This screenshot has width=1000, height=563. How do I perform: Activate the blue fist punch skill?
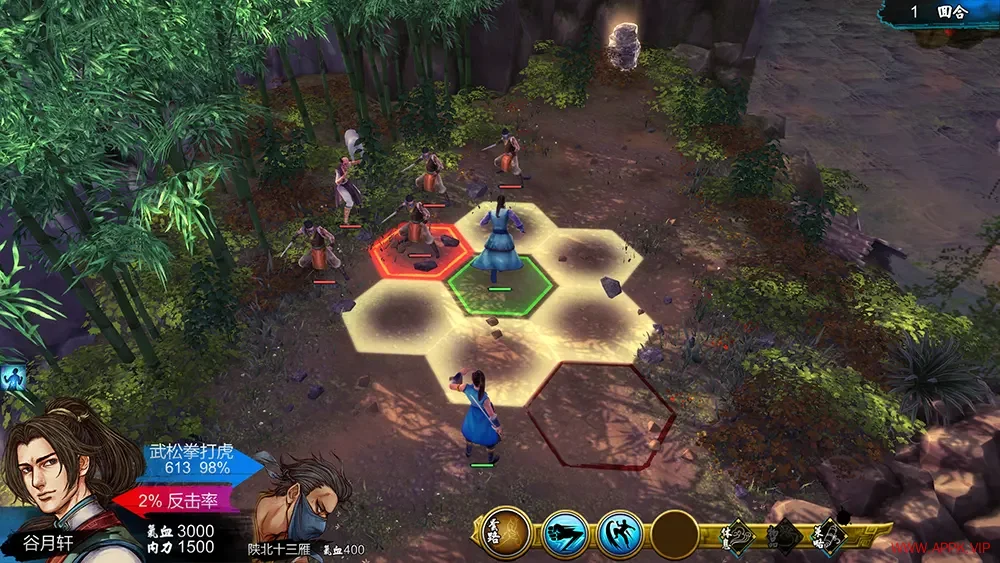pos(565,534)
